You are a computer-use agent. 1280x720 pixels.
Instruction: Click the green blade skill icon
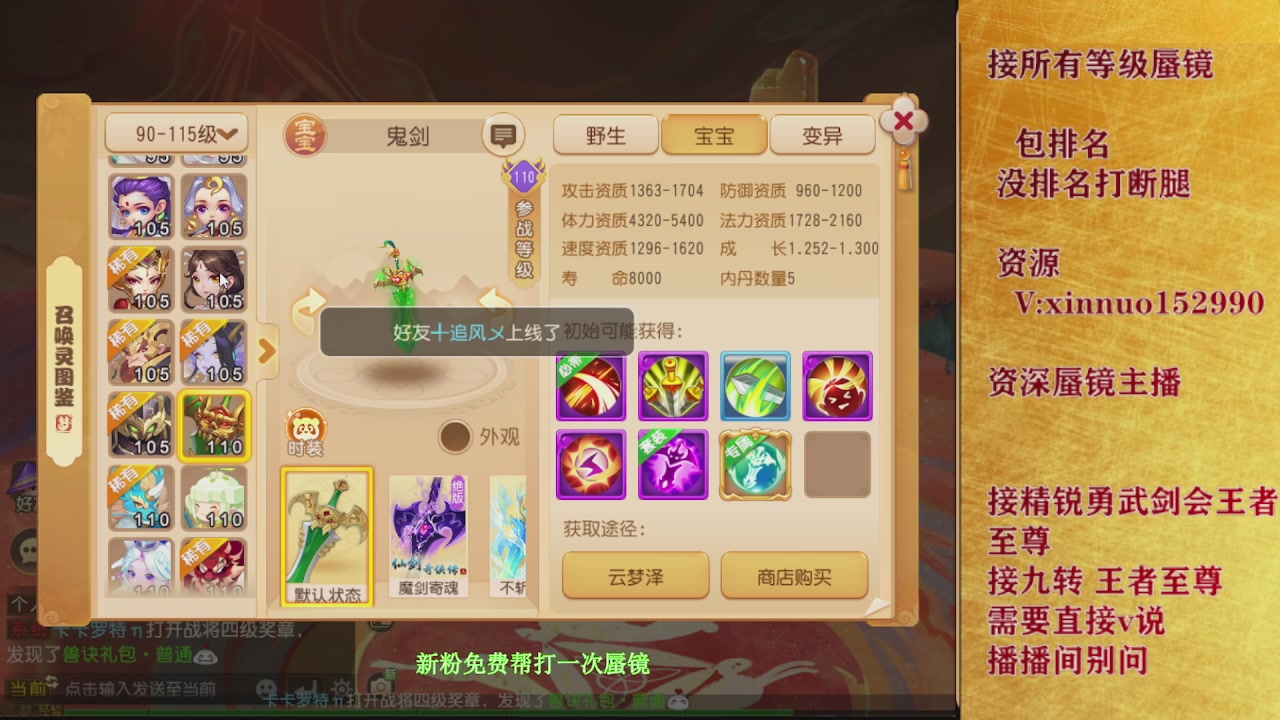click(x=754, y=385)
